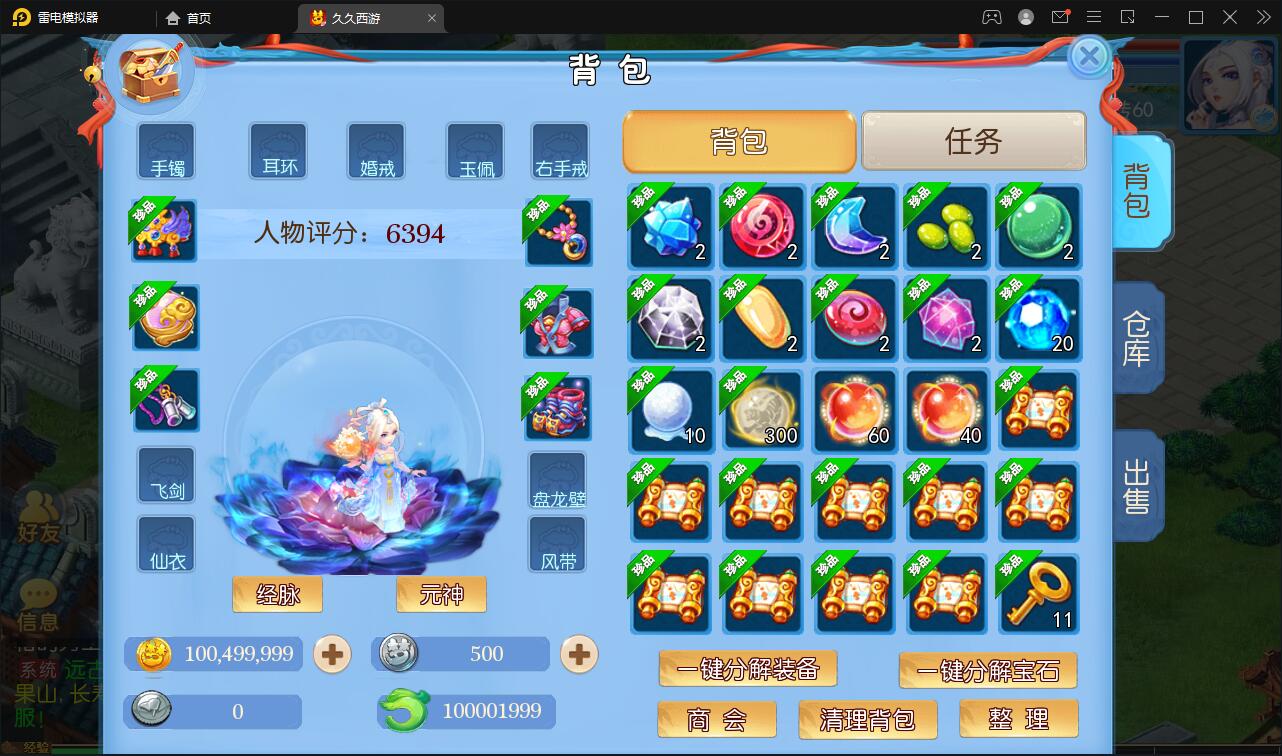Screen dimensions: 1282x756
Task: Select the golden key item in backpack
Action: point(1038,594)
